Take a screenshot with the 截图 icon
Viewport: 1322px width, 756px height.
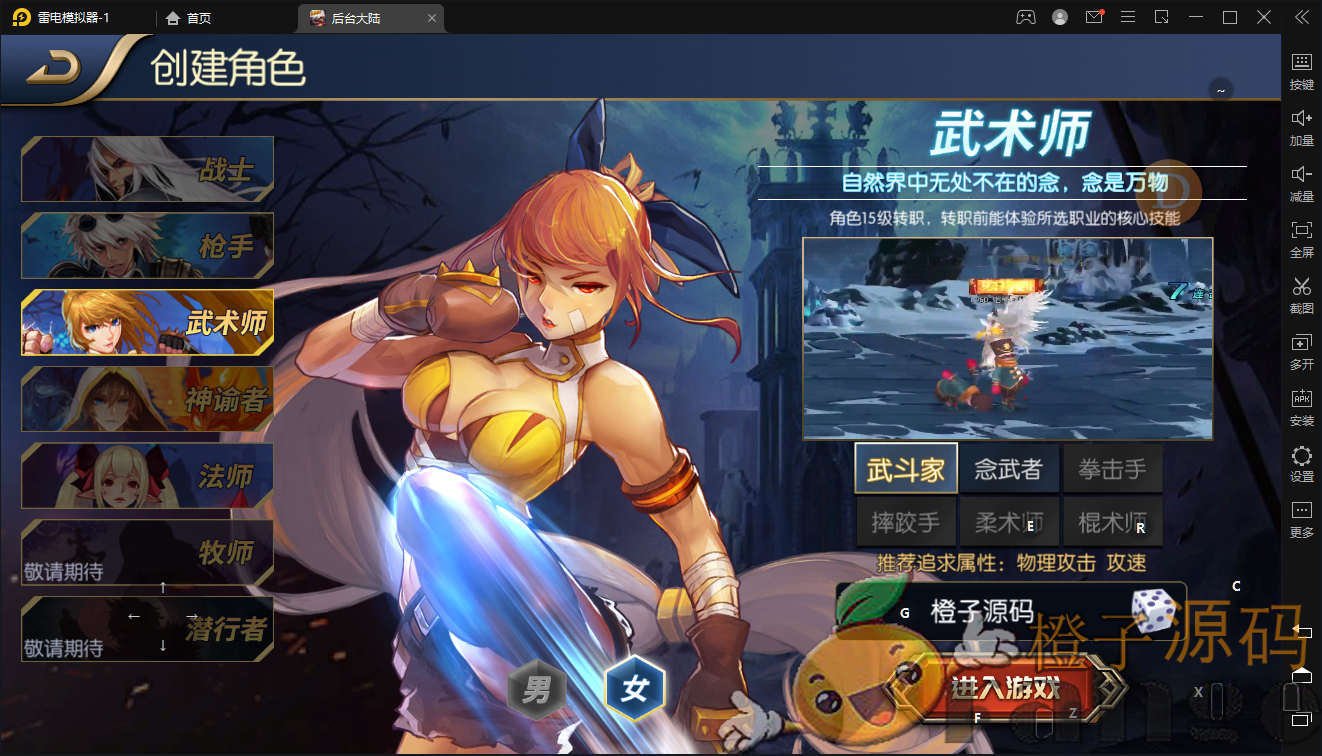click(x=1301, y=286)
